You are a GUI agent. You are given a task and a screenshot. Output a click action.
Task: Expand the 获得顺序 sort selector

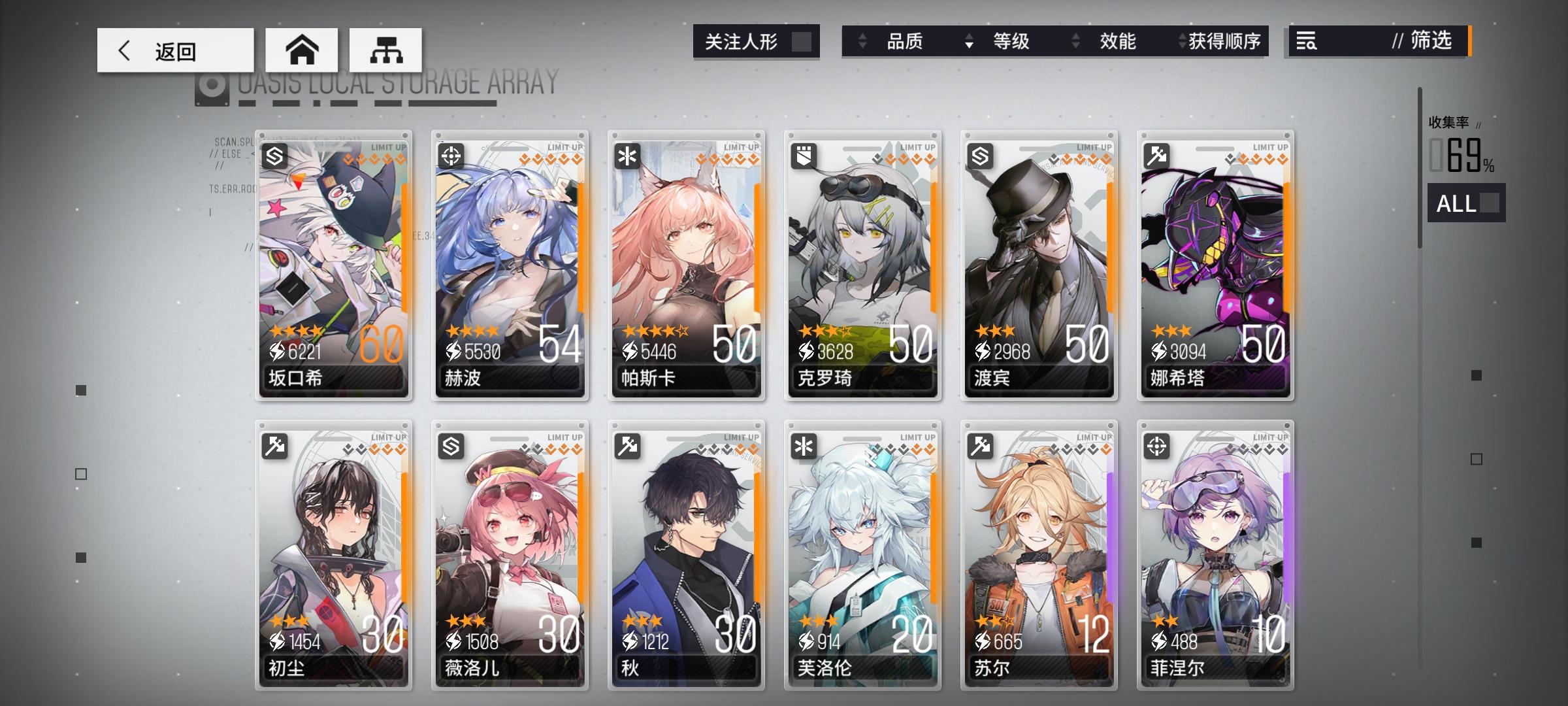tap(1181, 41)
